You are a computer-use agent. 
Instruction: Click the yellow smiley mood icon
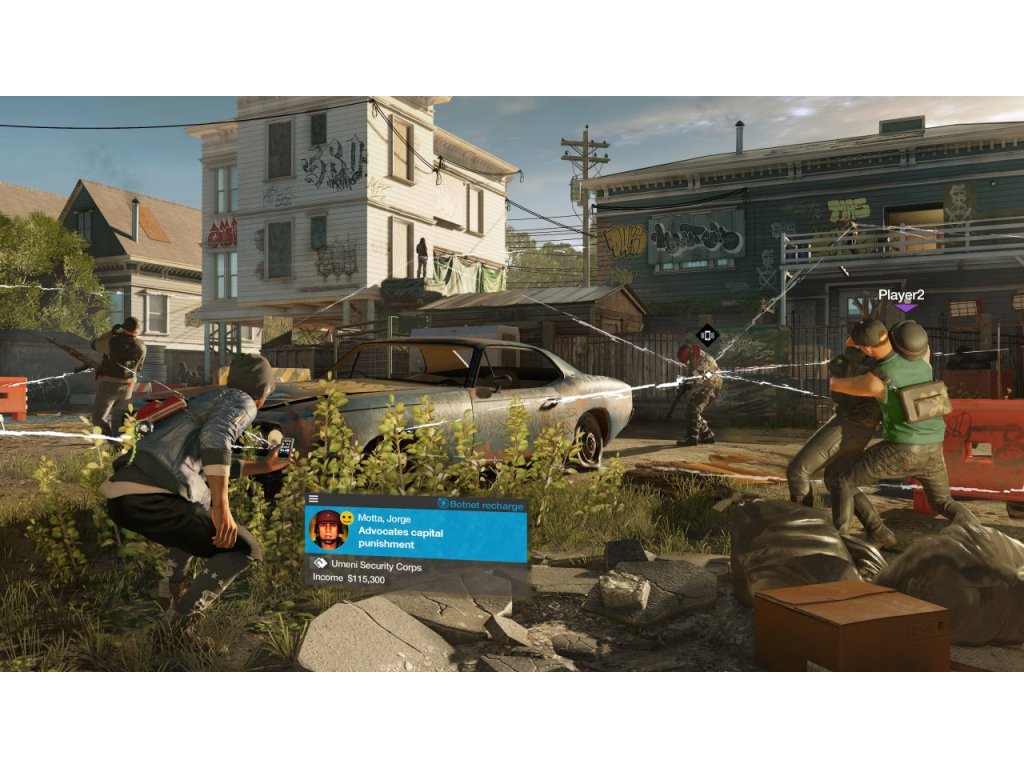[x=347, y=518]
